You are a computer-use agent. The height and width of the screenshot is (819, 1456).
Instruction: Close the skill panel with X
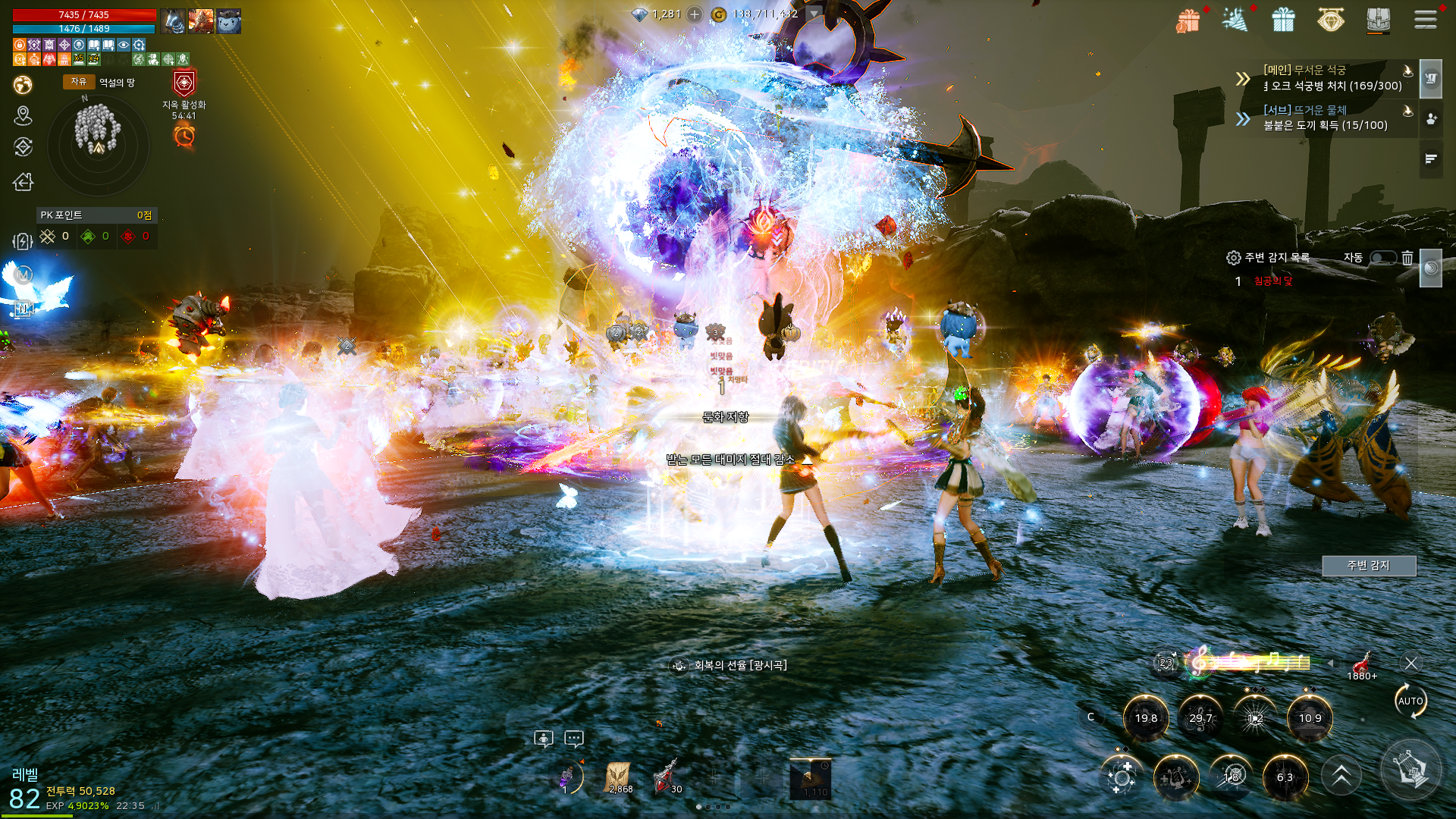click(x=1410, y=664)
